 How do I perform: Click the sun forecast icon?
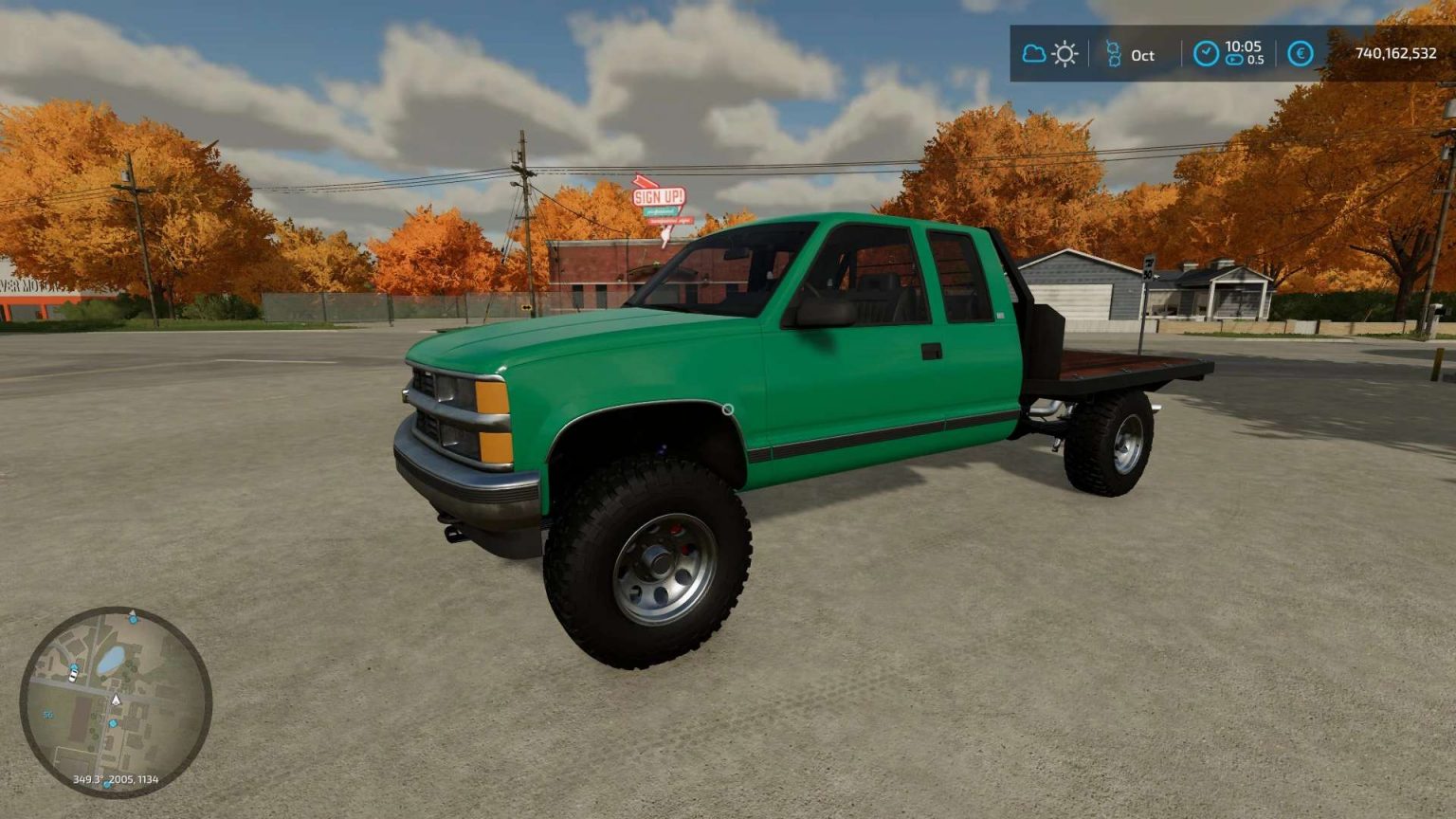(x=1065, y=54)
